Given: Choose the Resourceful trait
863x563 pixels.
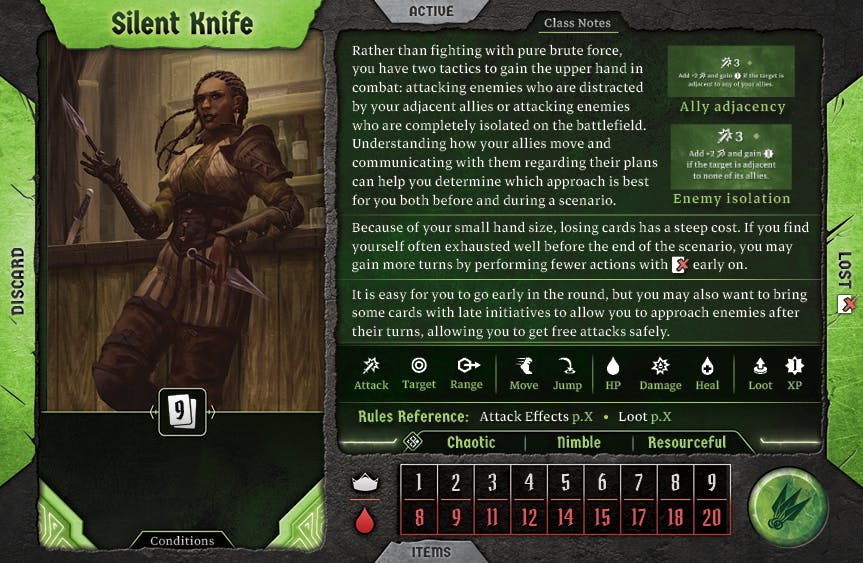Looking at the screenshot, I should (686, 442).
